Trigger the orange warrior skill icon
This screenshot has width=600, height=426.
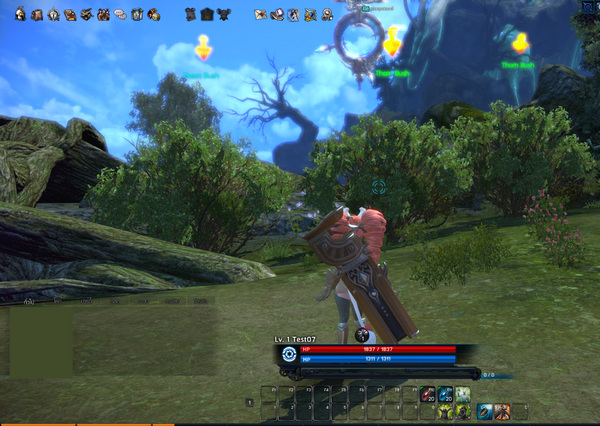click(501, 411)
